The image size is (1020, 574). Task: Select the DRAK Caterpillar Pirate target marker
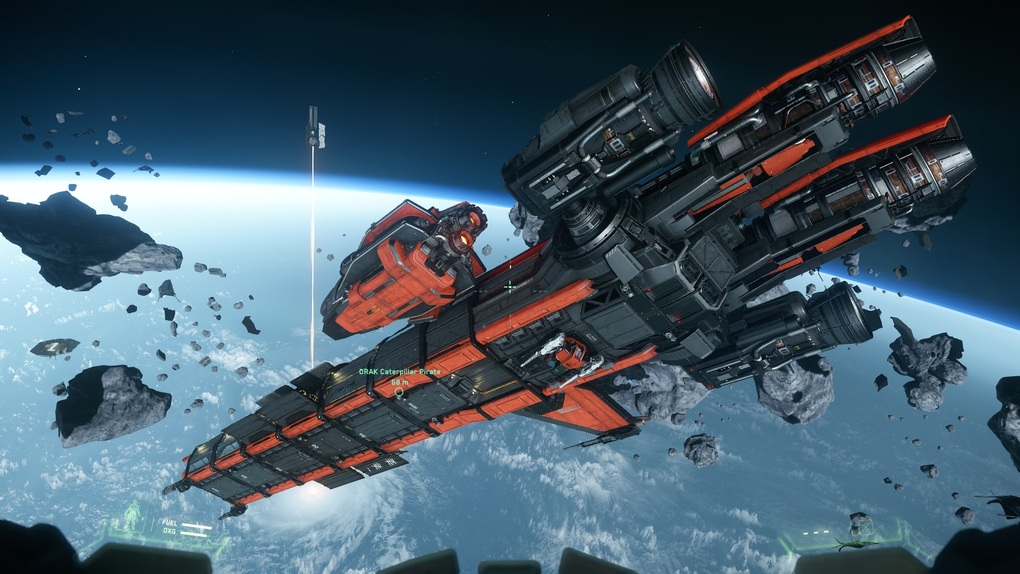(x=399, y=392)
